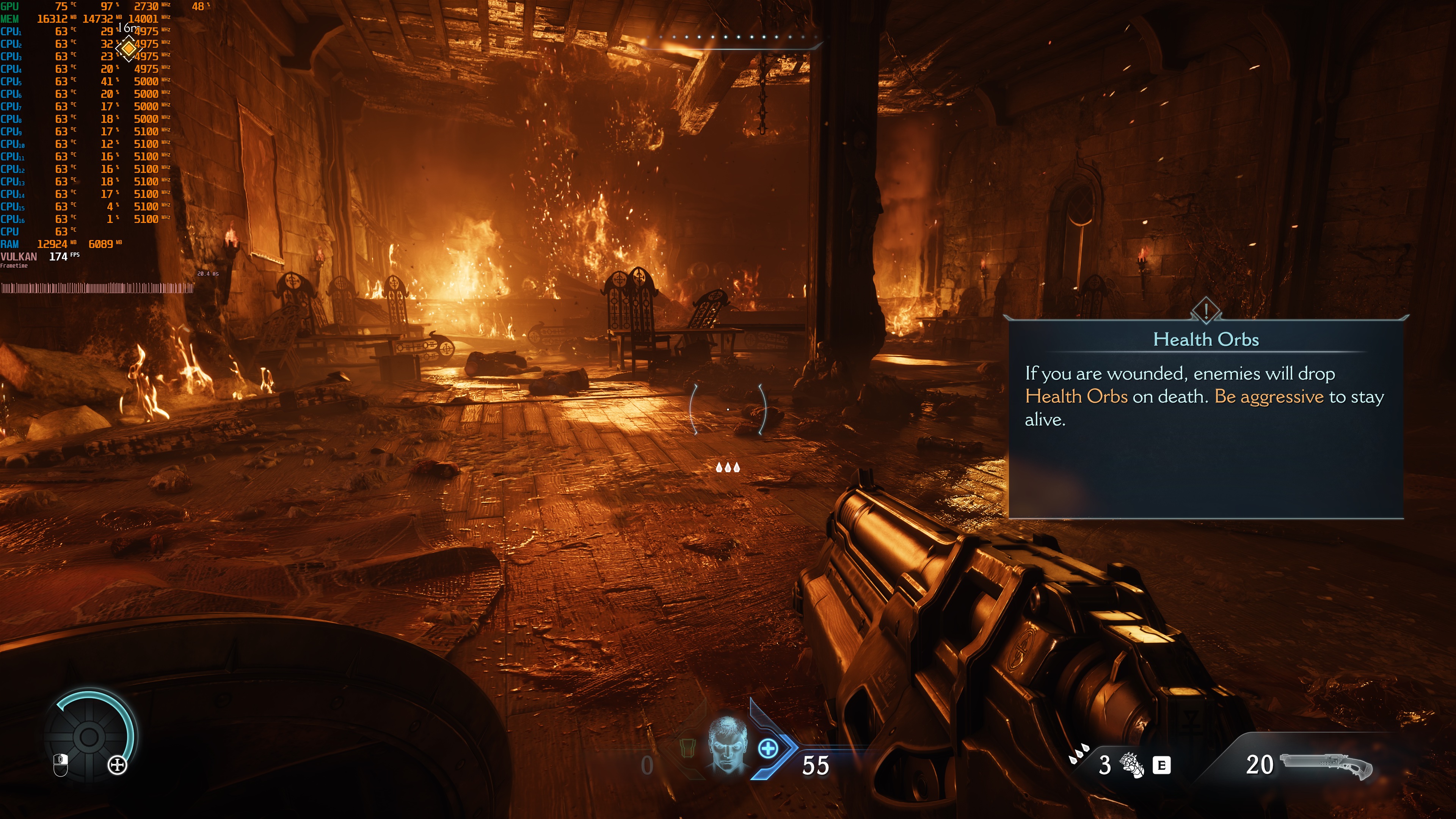1456x819 pixels.
Task: Click the dotted compass bar
Action: pyautogui.click(x=733, y=38)
